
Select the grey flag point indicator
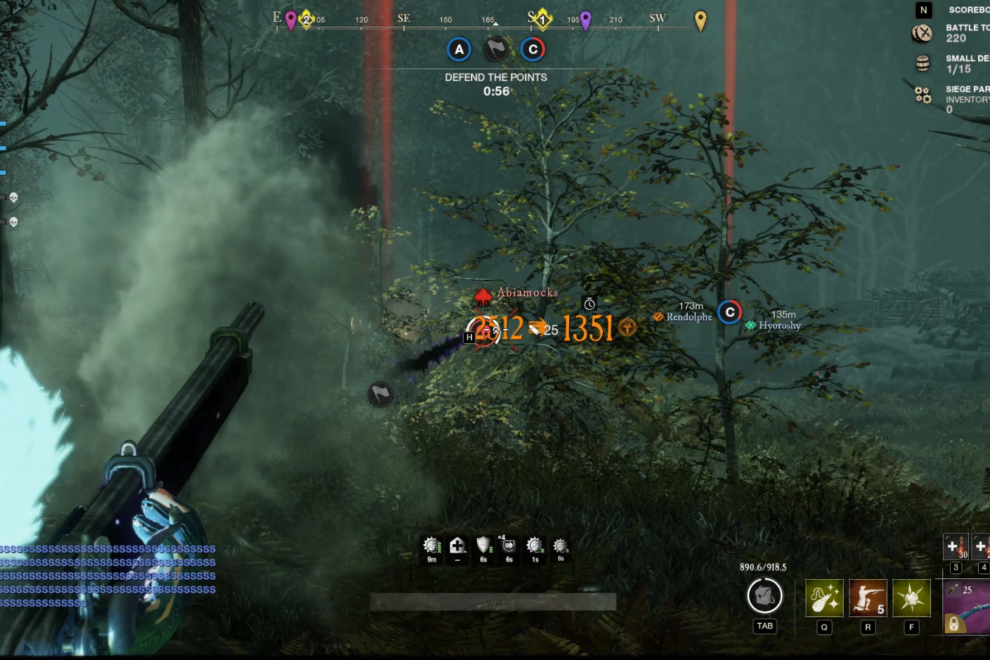click(x=496, y=49)
